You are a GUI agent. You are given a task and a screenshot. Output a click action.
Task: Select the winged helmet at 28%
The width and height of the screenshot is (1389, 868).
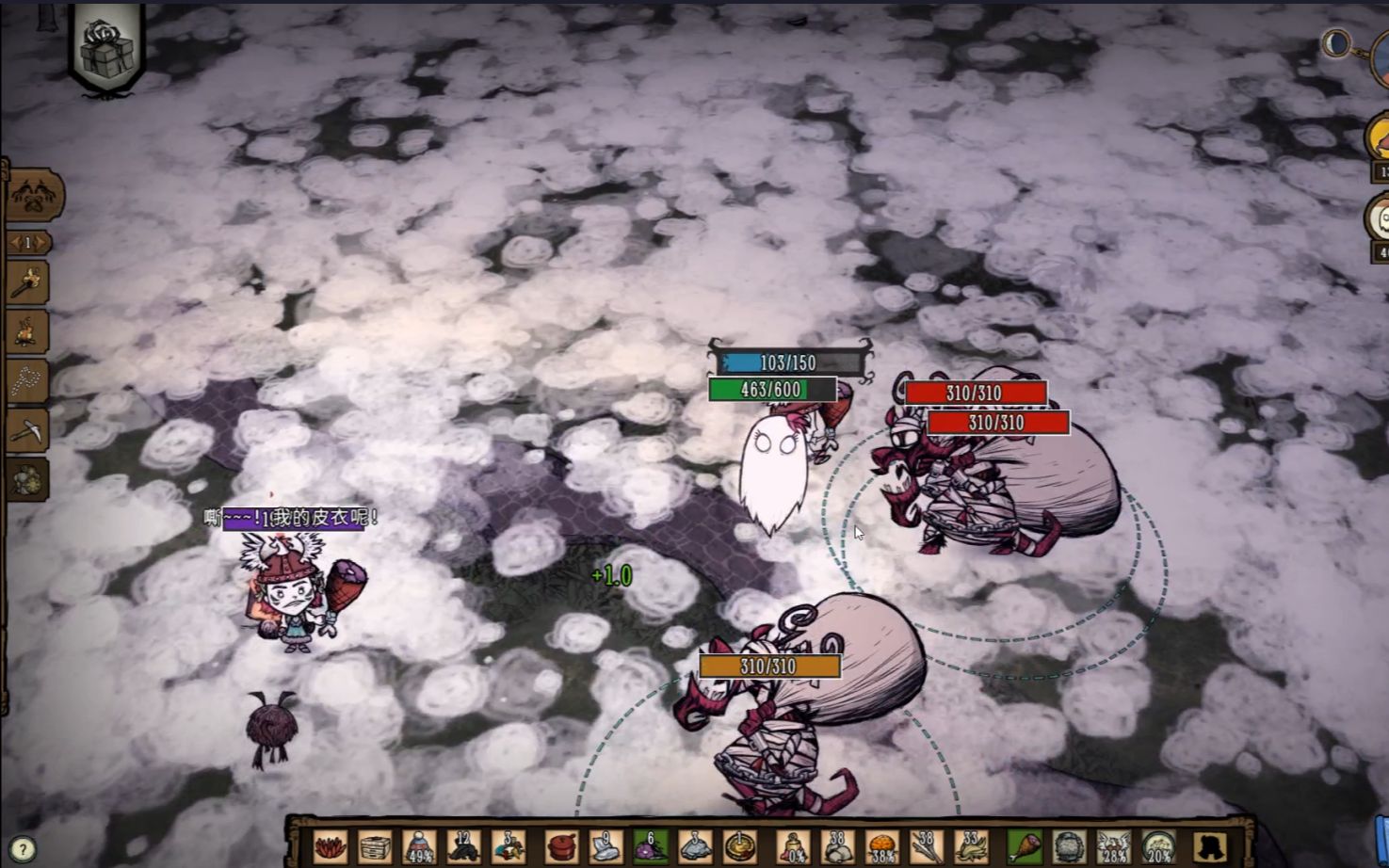(x=1114, y=846)
